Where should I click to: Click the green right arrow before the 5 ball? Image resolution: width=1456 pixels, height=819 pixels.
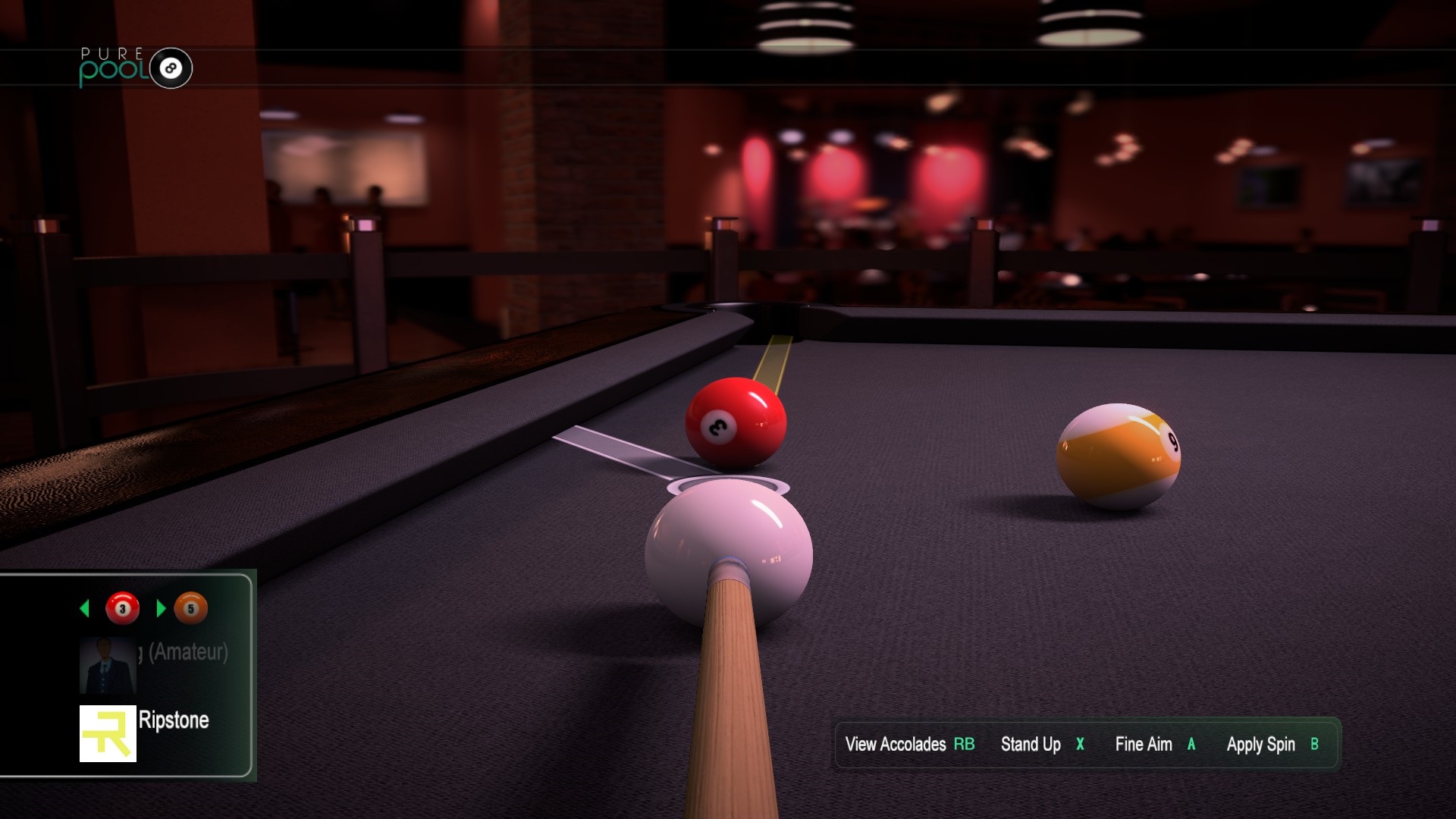click(160, 608)
